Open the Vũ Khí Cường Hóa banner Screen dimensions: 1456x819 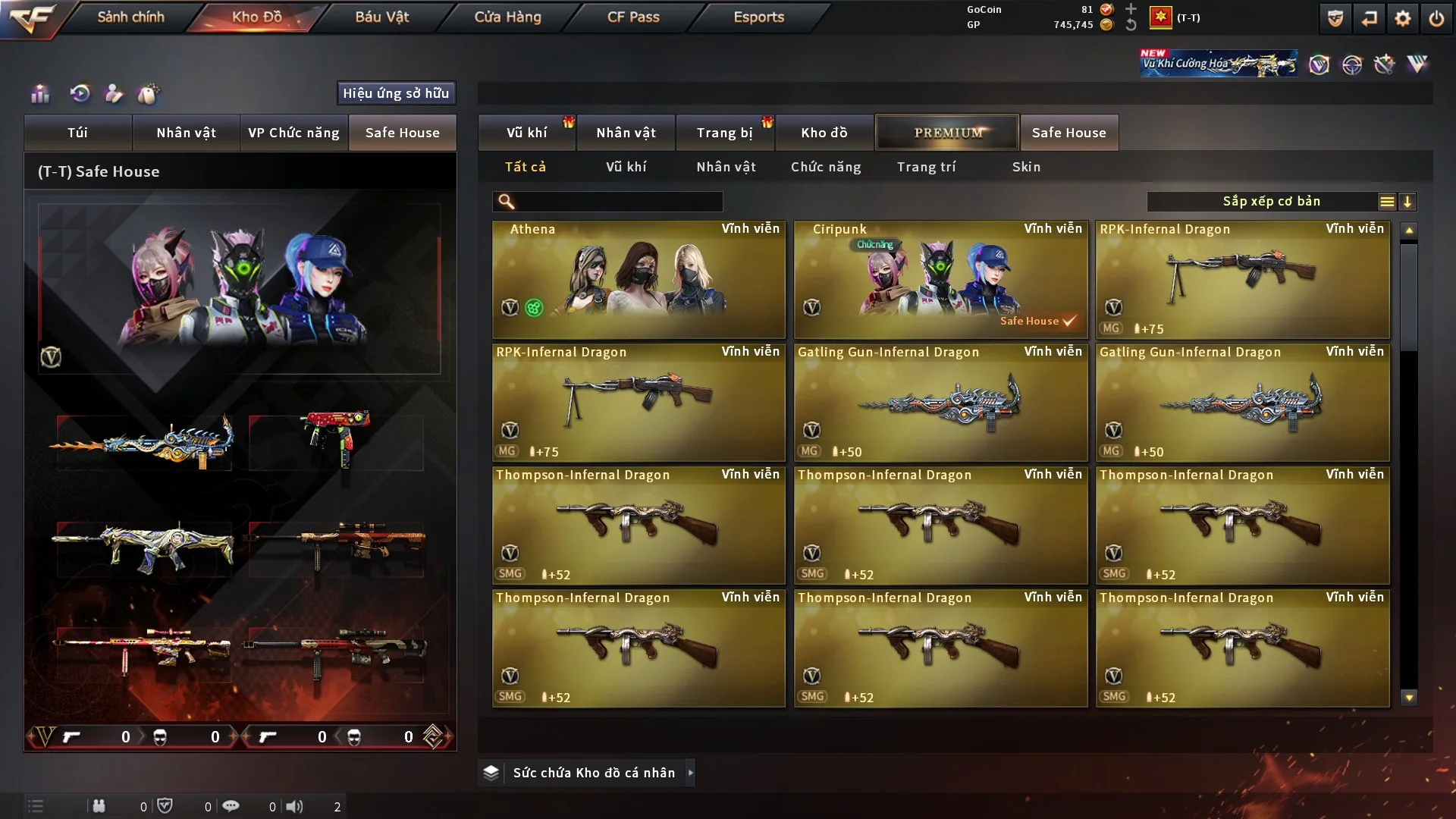coord(1218,64)
